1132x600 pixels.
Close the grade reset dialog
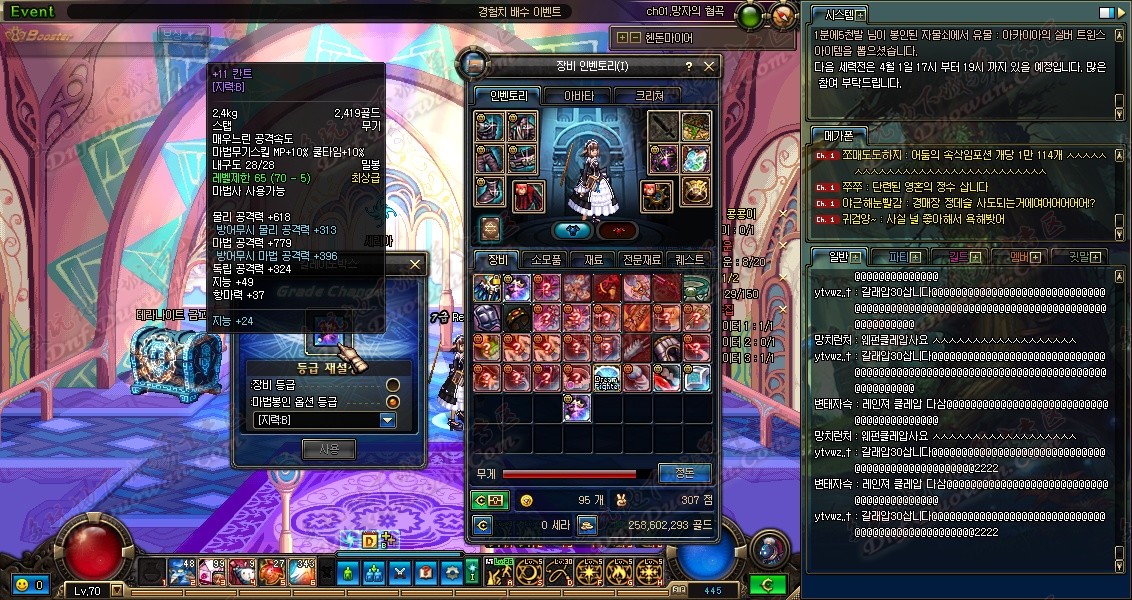point(415,265)
